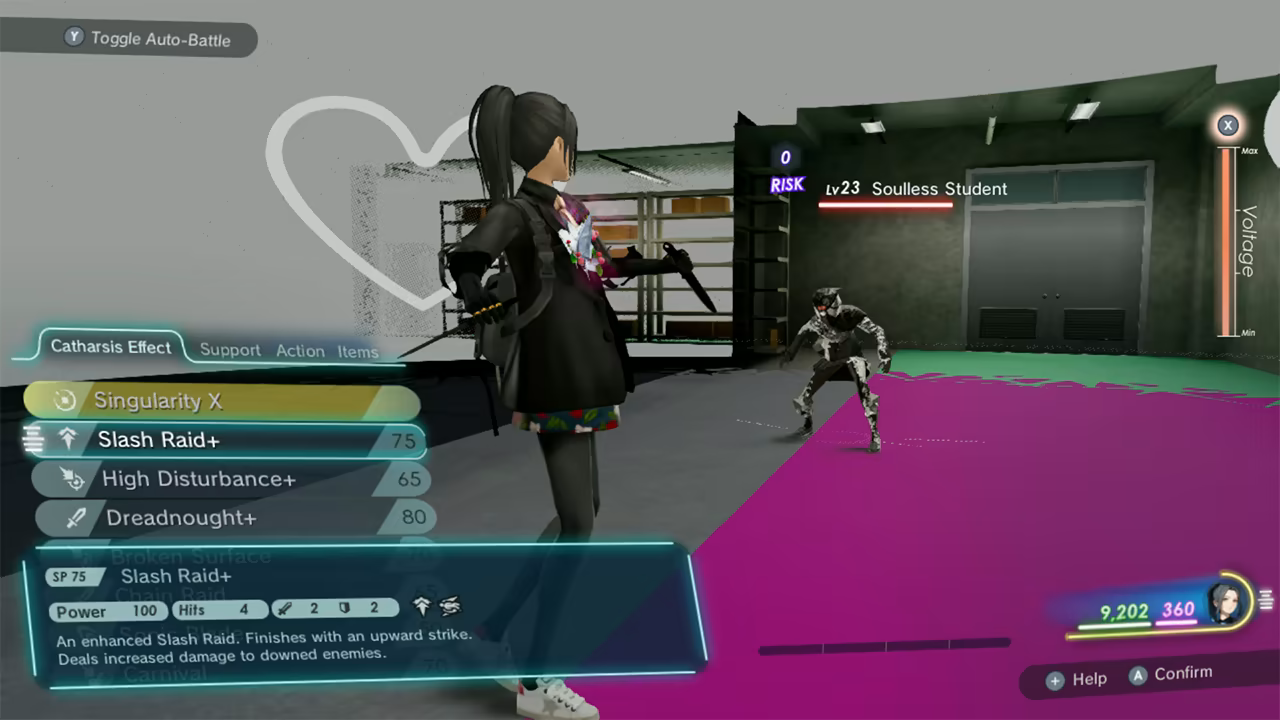Click the Slash Raid+ upward arrow icon
1280x720 pixels.
pyautogui.click(x=68, y=438)
